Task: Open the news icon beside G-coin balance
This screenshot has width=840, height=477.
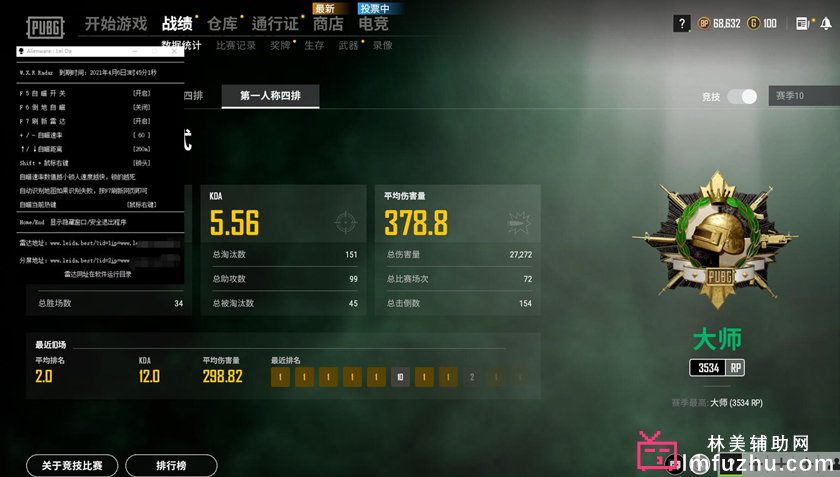Action: 802,23
